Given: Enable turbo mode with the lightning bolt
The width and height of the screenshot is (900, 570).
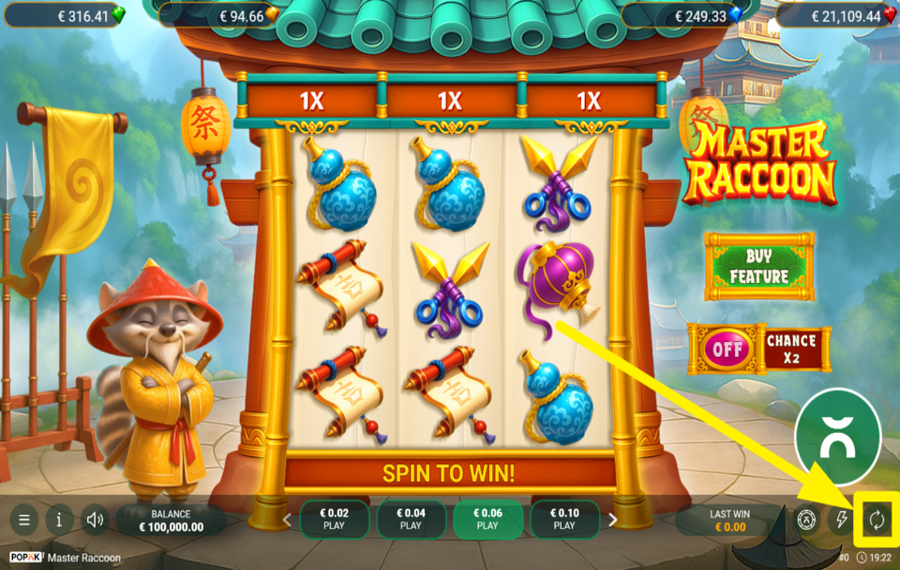Looking at the screenshot, I should (x=841, y=519).
